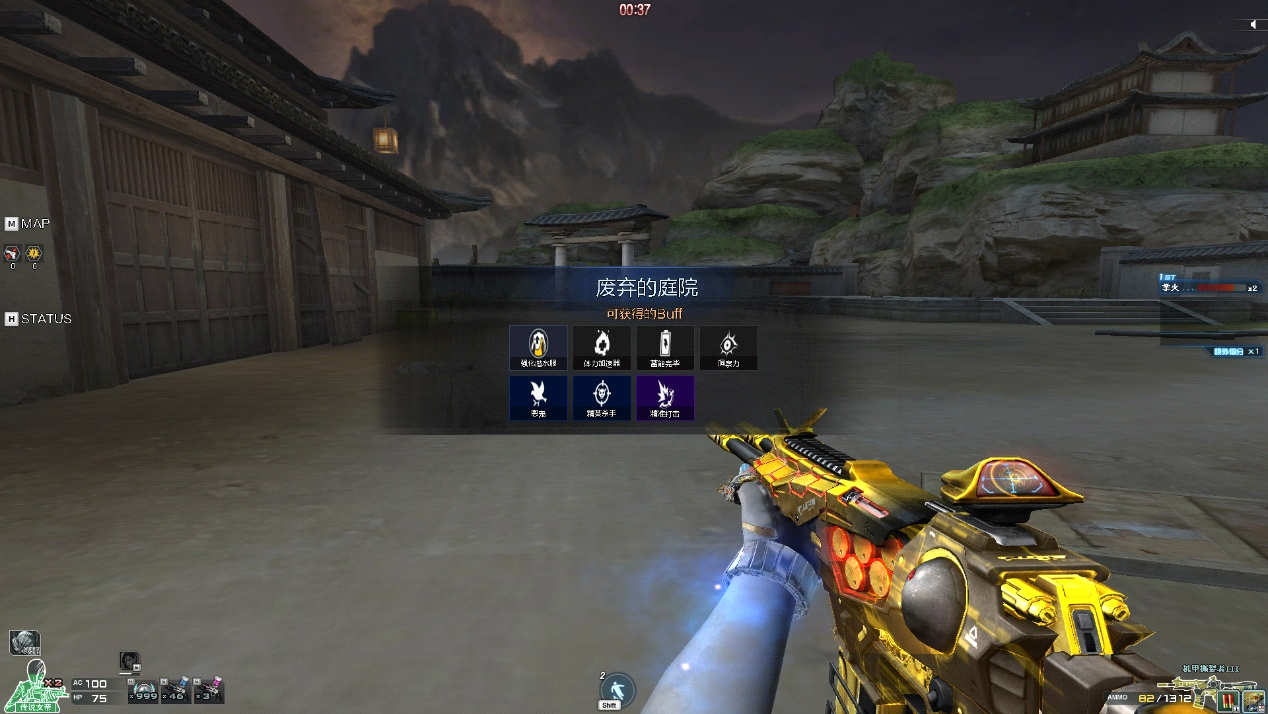This screenshot has width=1268, height=714.
Task: Choose the 体力加速器 flame buff
Action: click(601, 347)
